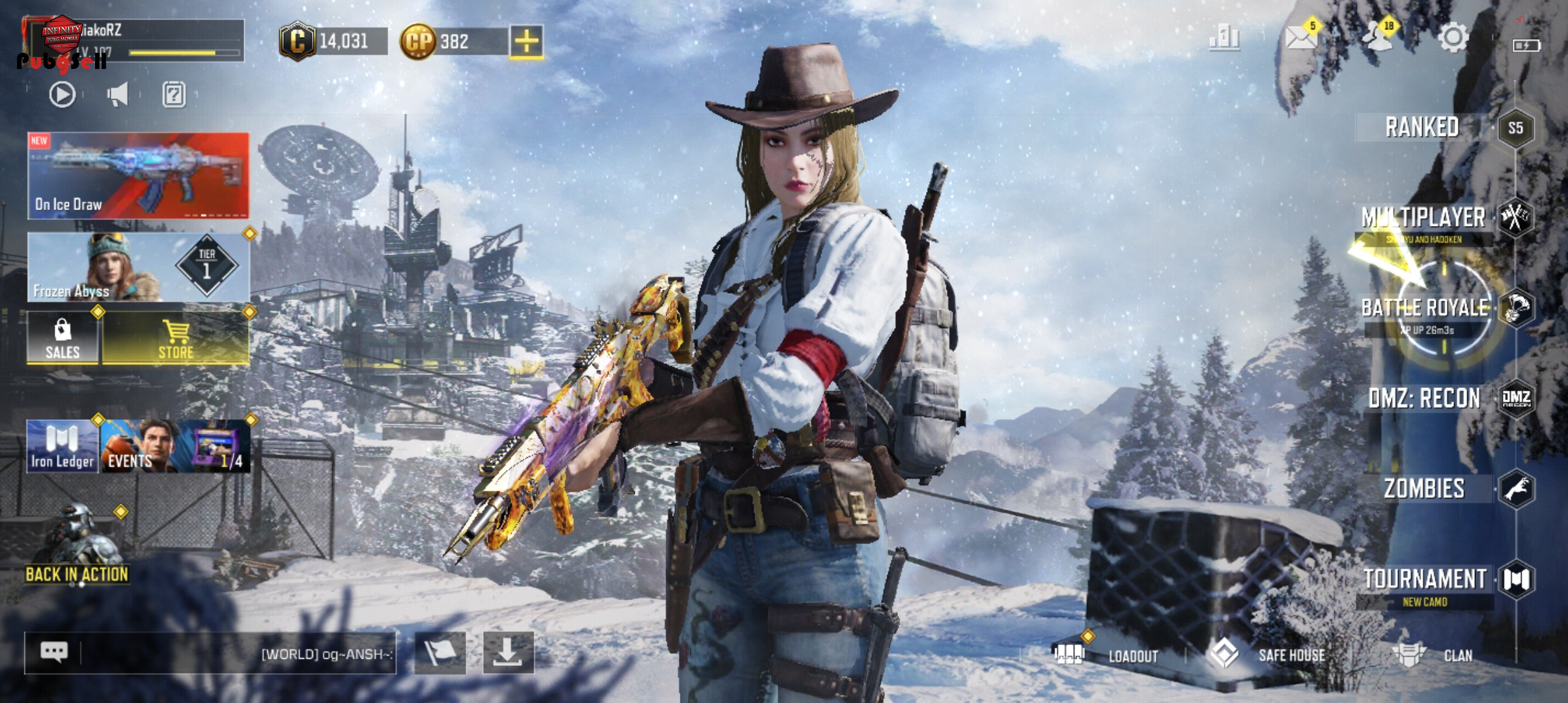Add CP with the yellow plus button
The height and width of the screenshot is (703, 1568).
pyautogui.click(x=526, y=42)
